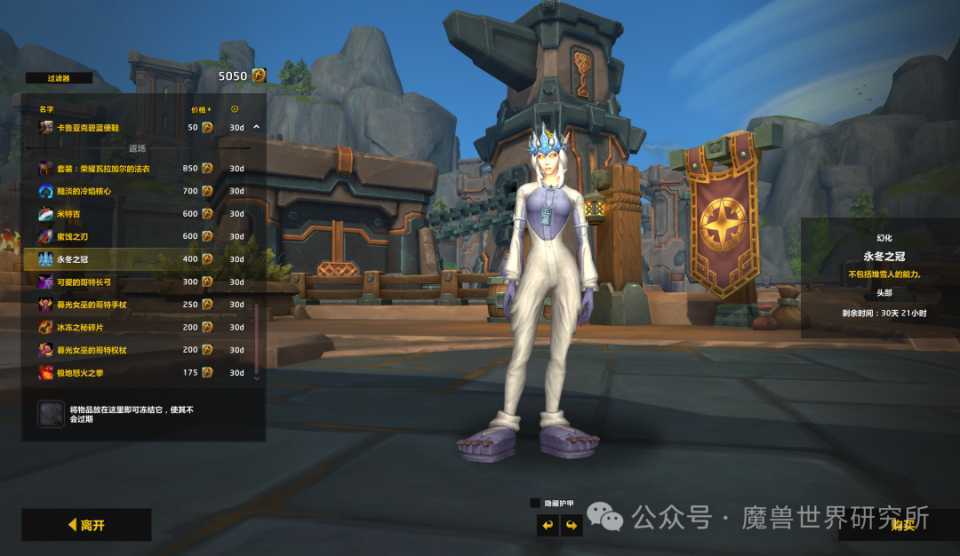Rotate character with left arrow button
960x556 pixels.
coord(547,524)
